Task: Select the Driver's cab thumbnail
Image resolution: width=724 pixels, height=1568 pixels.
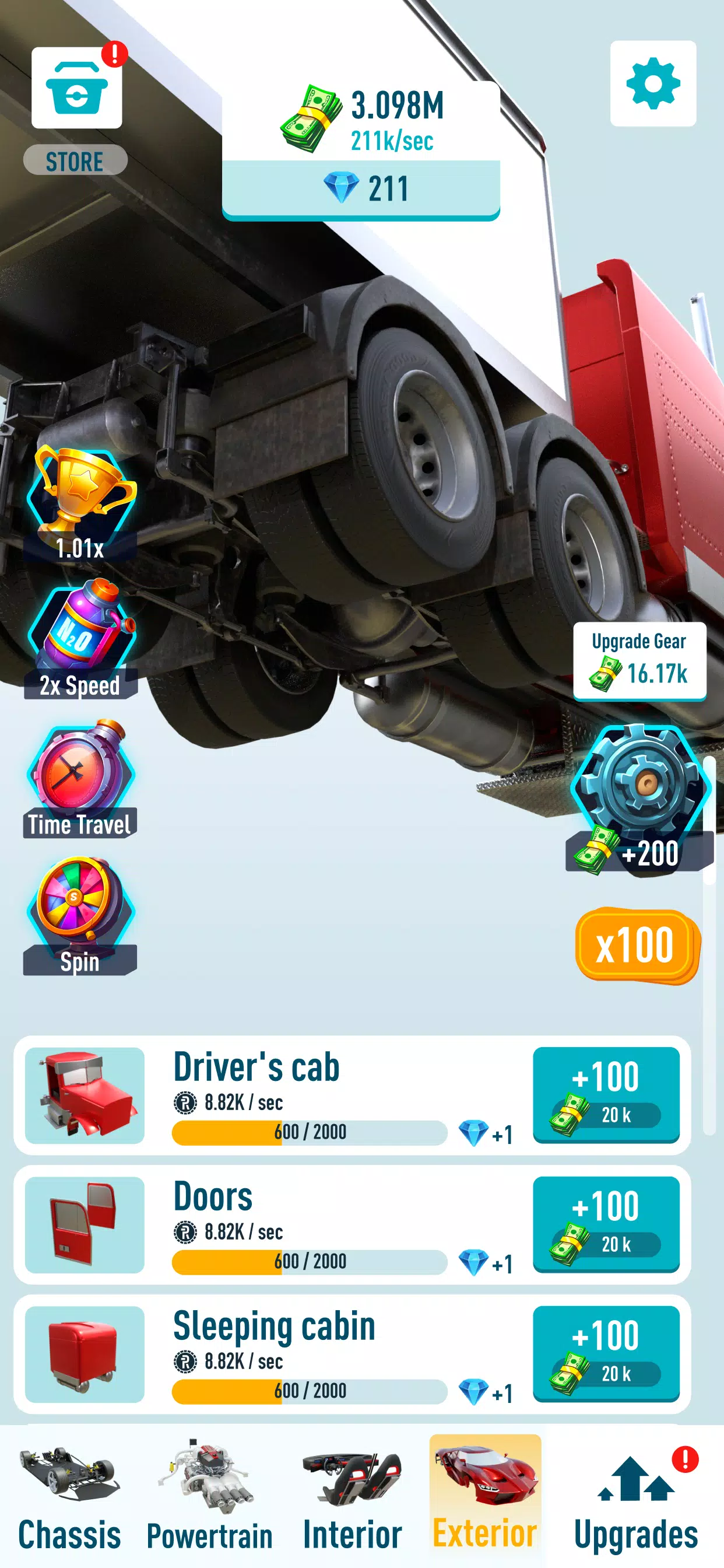Action: tap(85, 1095)
